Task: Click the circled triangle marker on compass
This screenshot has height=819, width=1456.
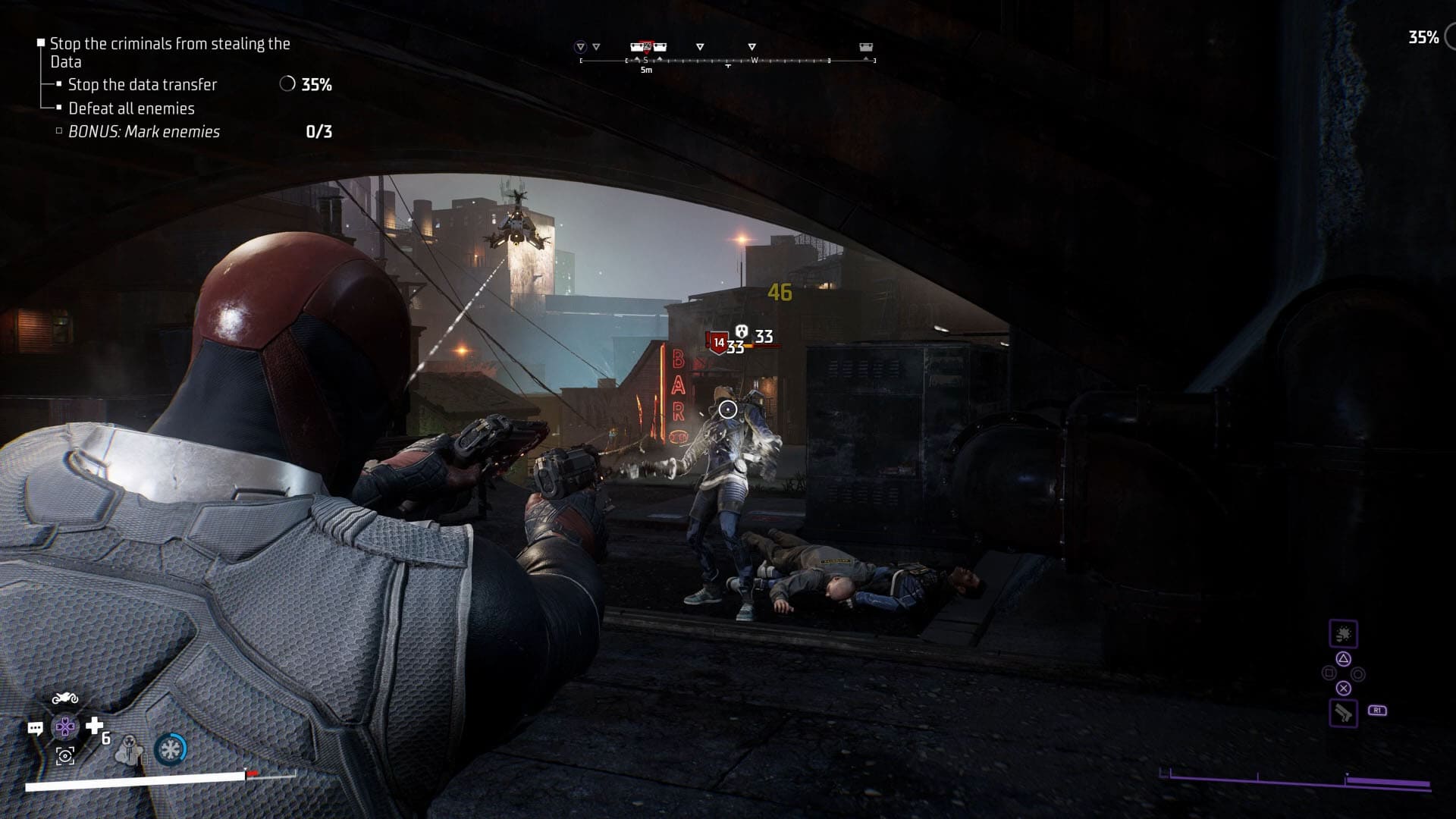Action: pos(581,47)
